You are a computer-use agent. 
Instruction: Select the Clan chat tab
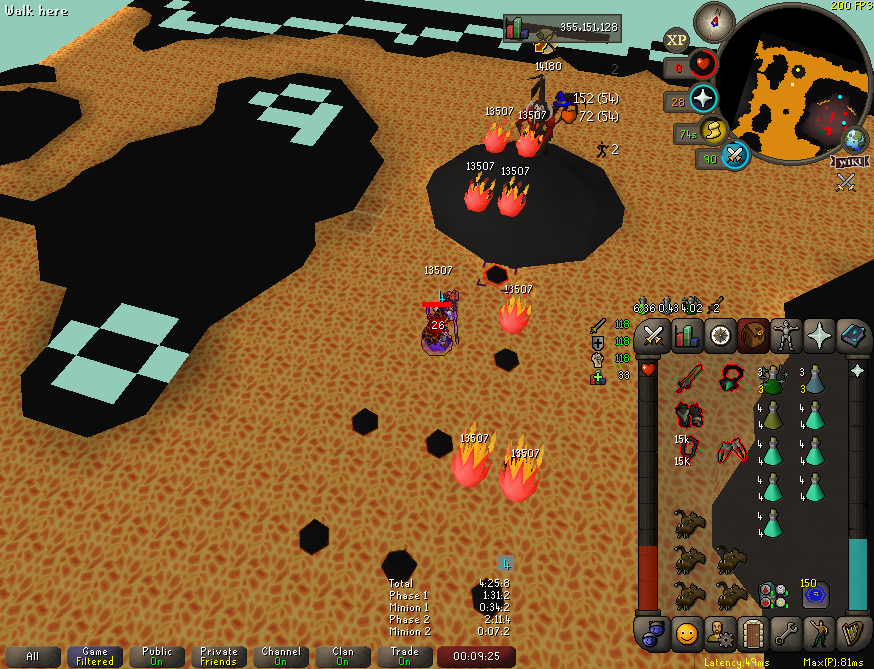[342, 656]
